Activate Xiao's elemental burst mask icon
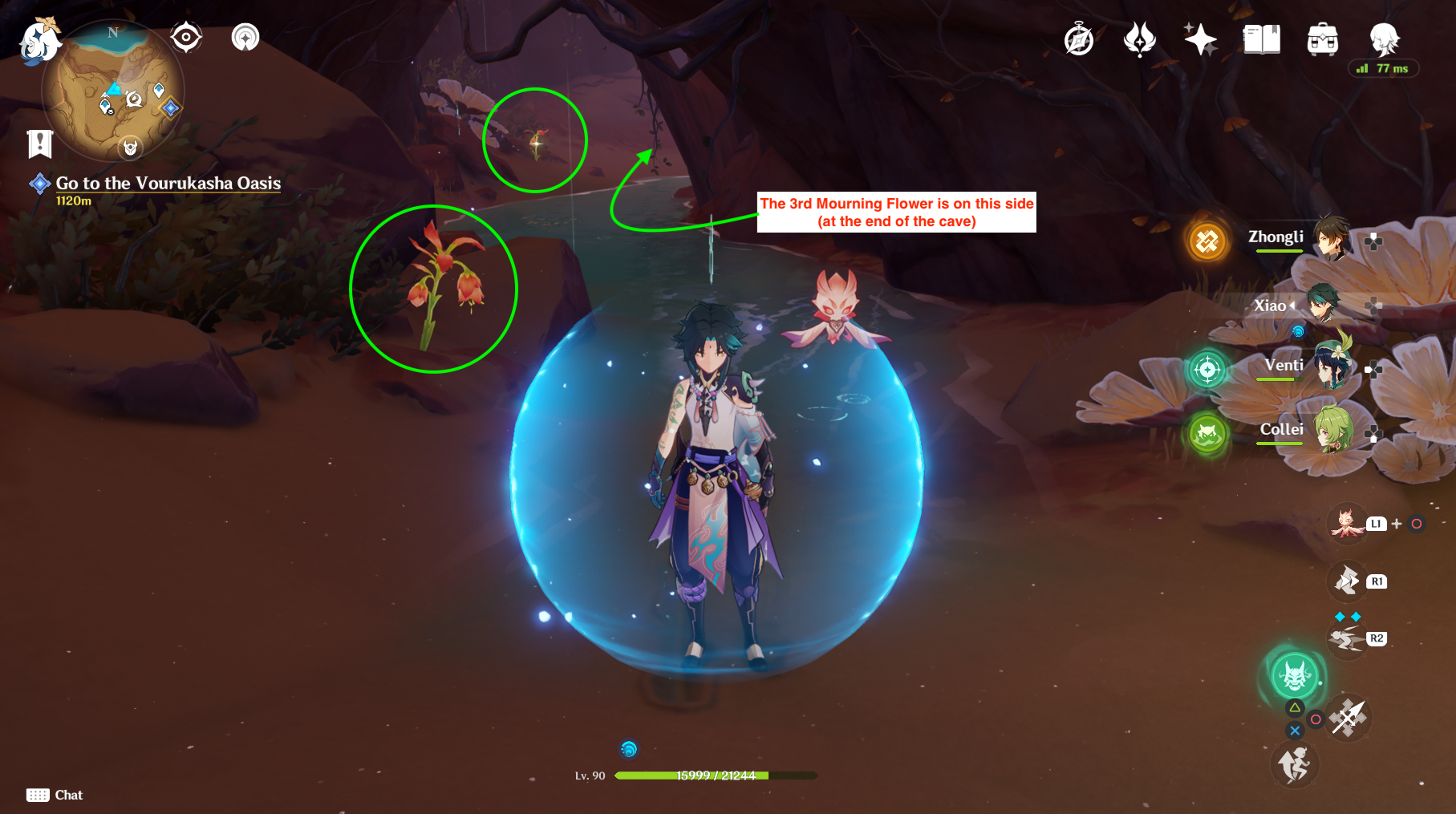 (x=1294, y=676)
